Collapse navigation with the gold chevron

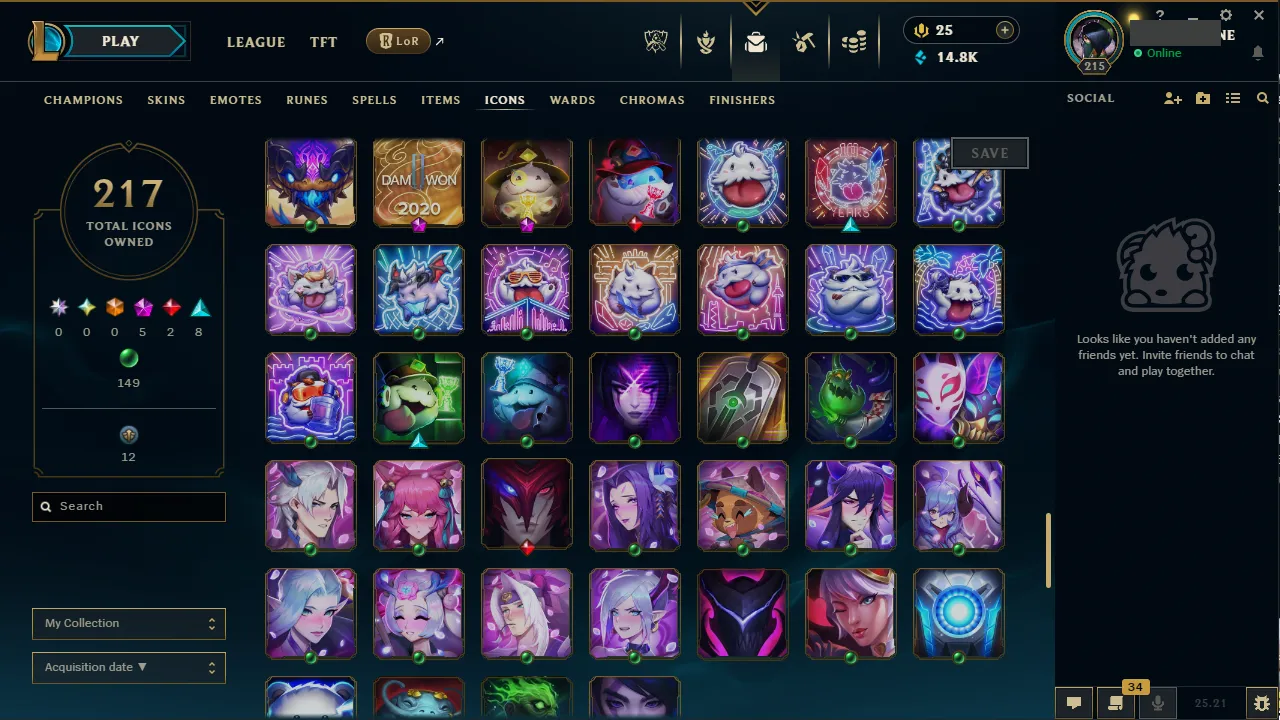pos(755,6)
